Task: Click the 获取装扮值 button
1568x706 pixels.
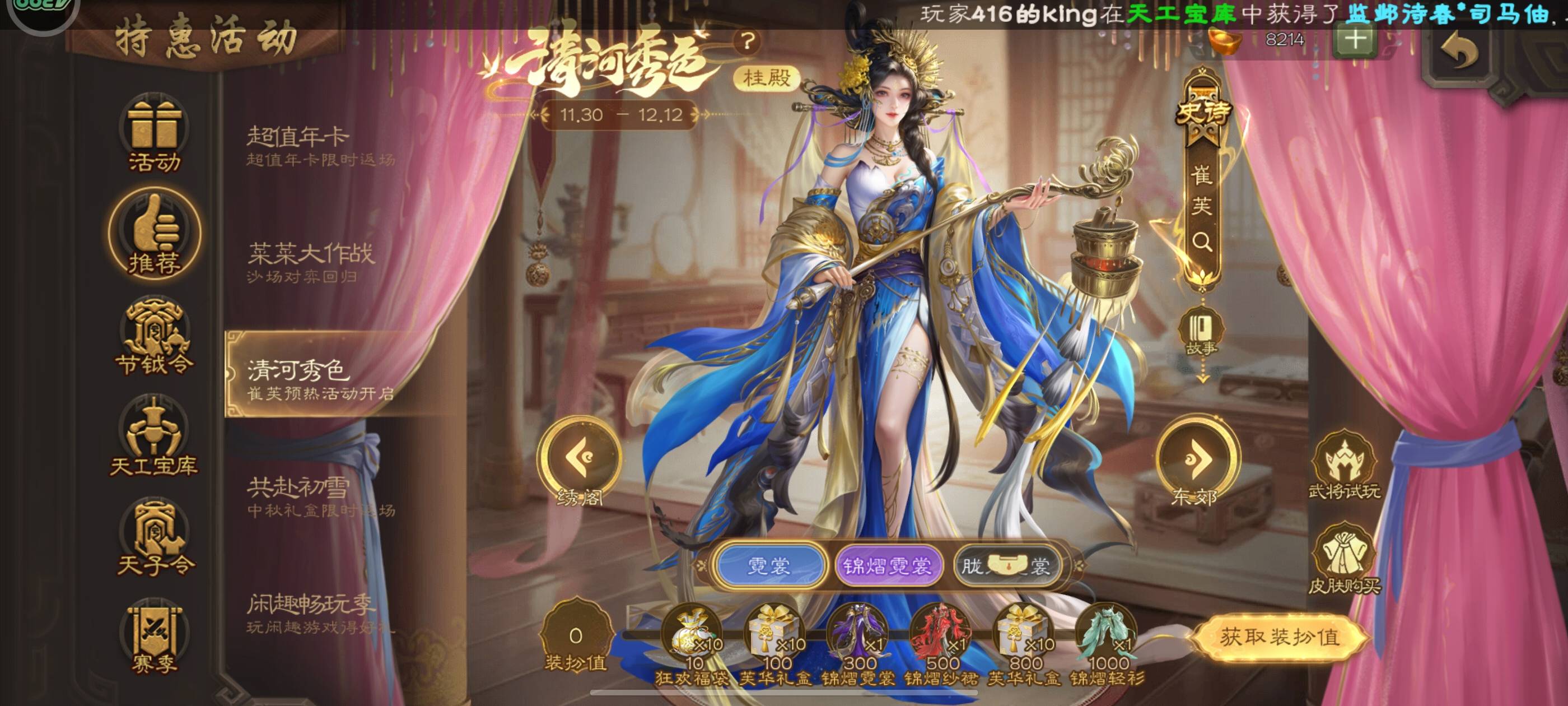Action: [x=1280, y=637]
